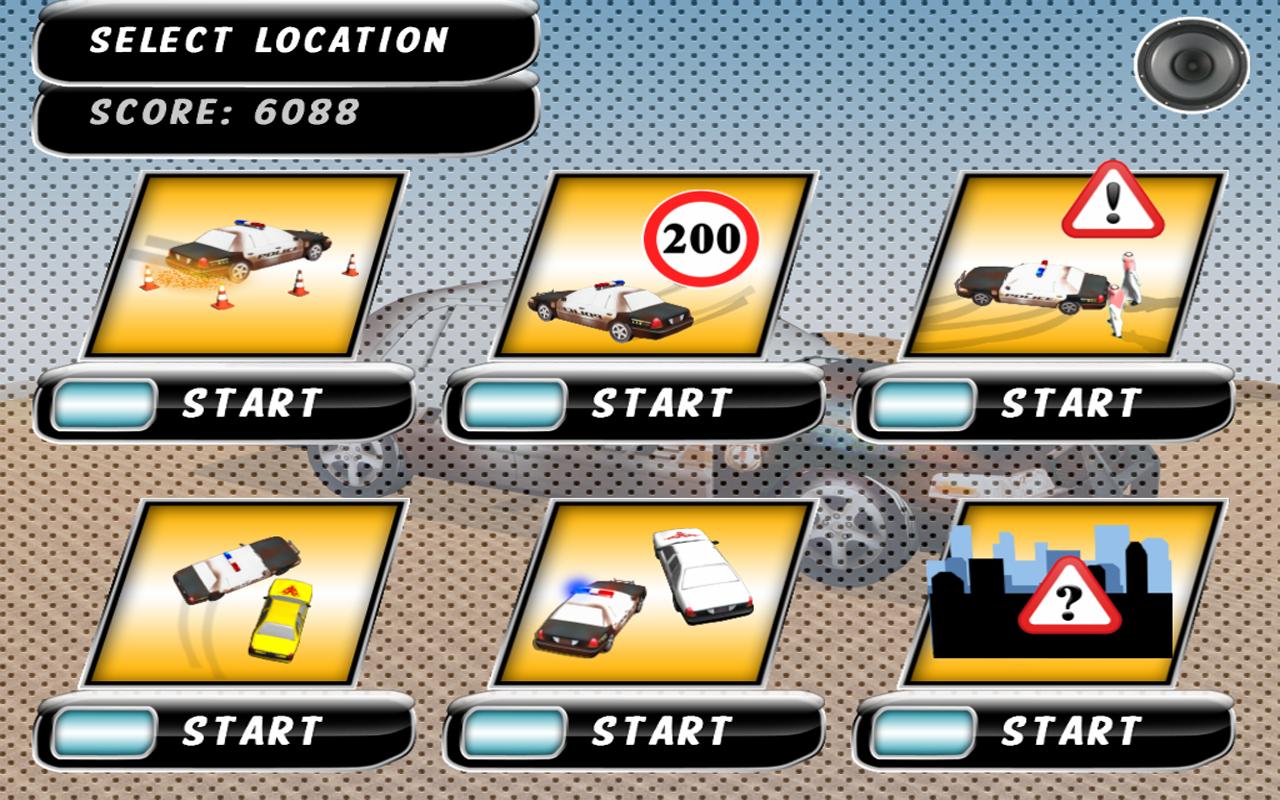Start the traffic cones level

click(225, 404)
